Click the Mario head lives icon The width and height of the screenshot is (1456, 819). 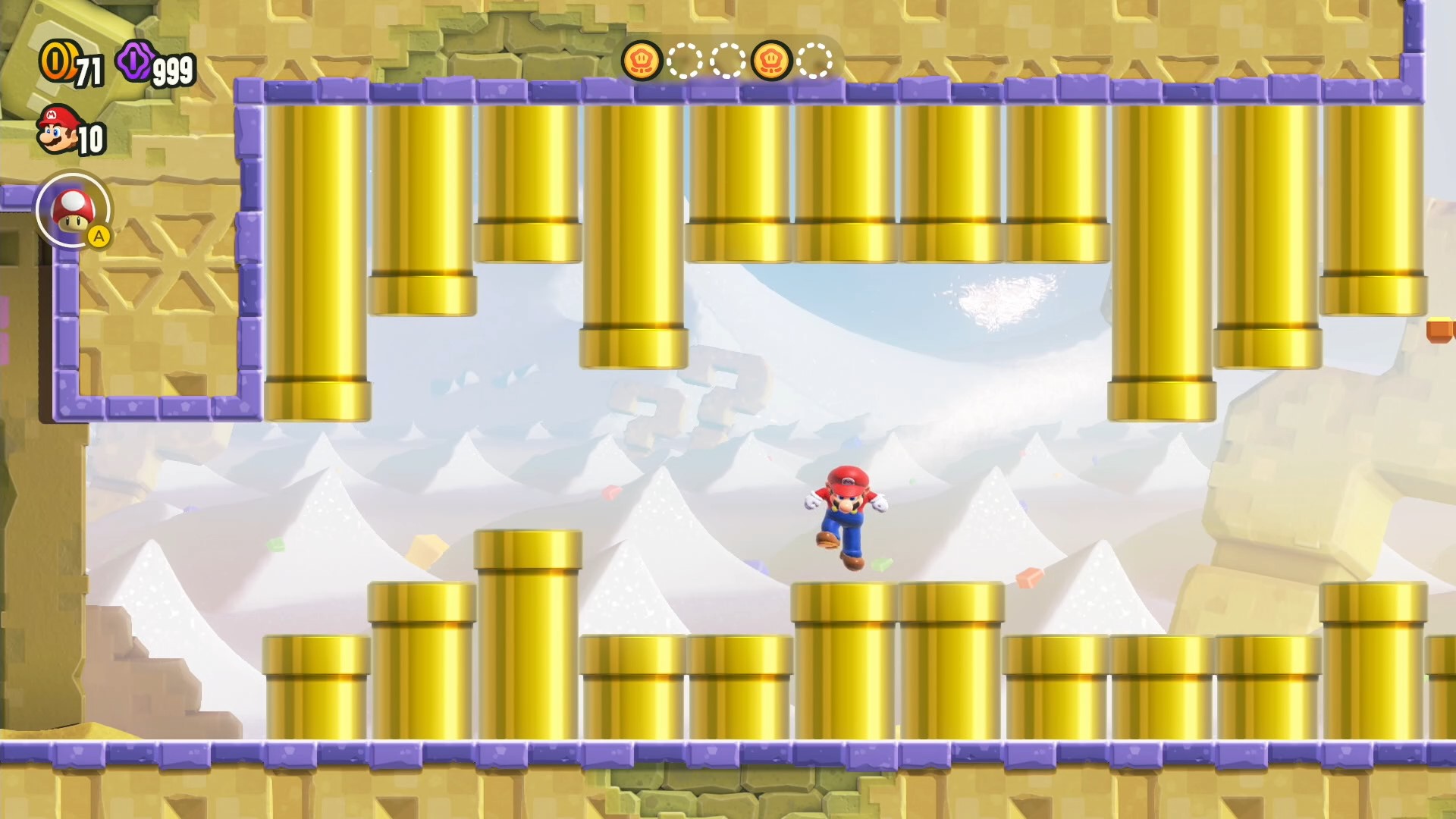click(x=58, y=130)
